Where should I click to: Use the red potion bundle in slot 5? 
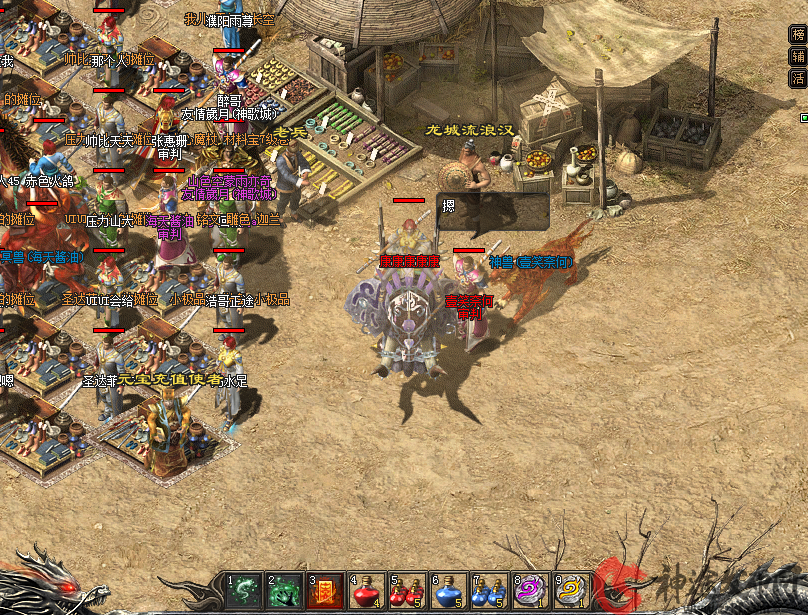pos(407,590)
